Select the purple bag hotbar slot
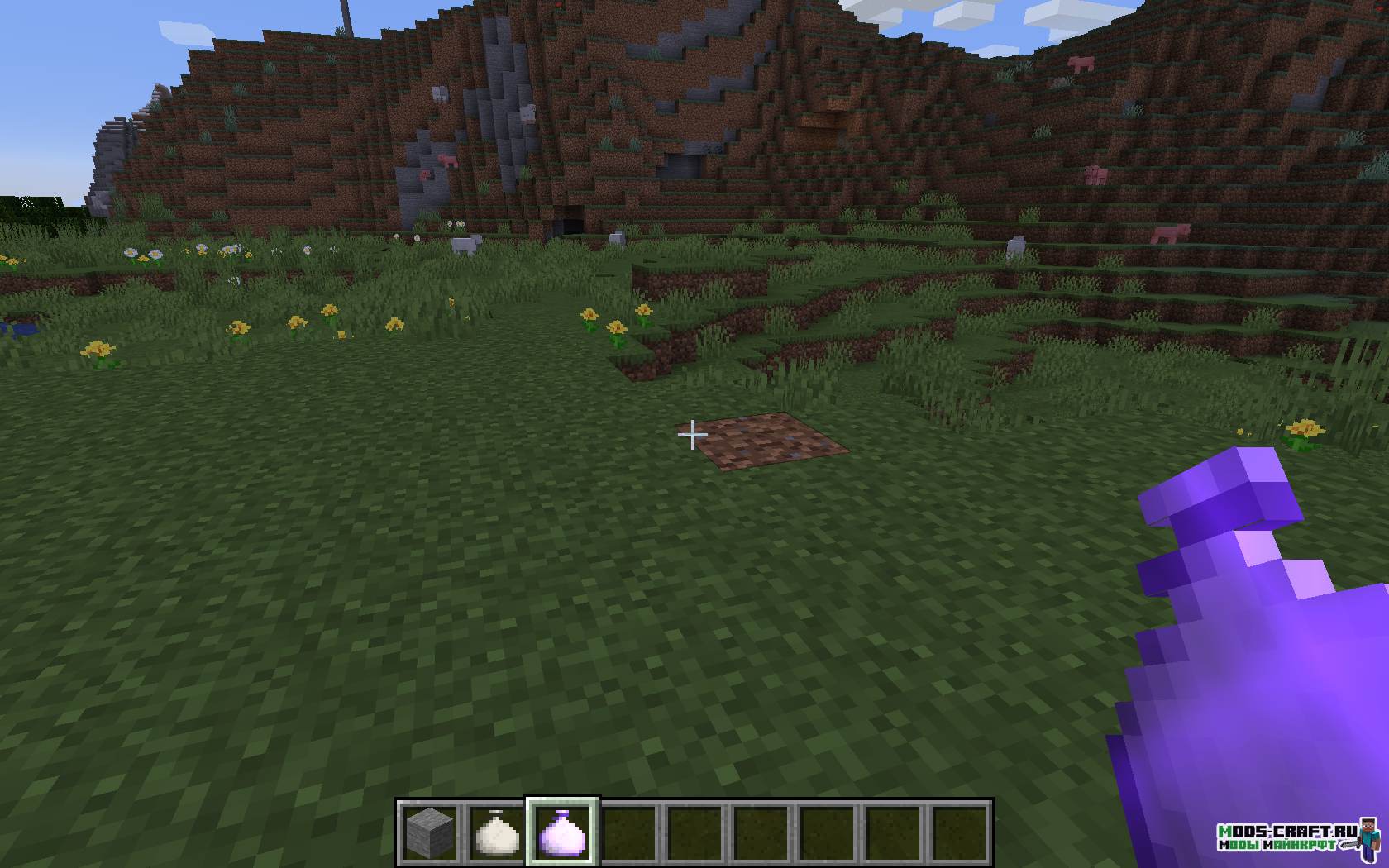The image size is (1389, 868). 562,832
